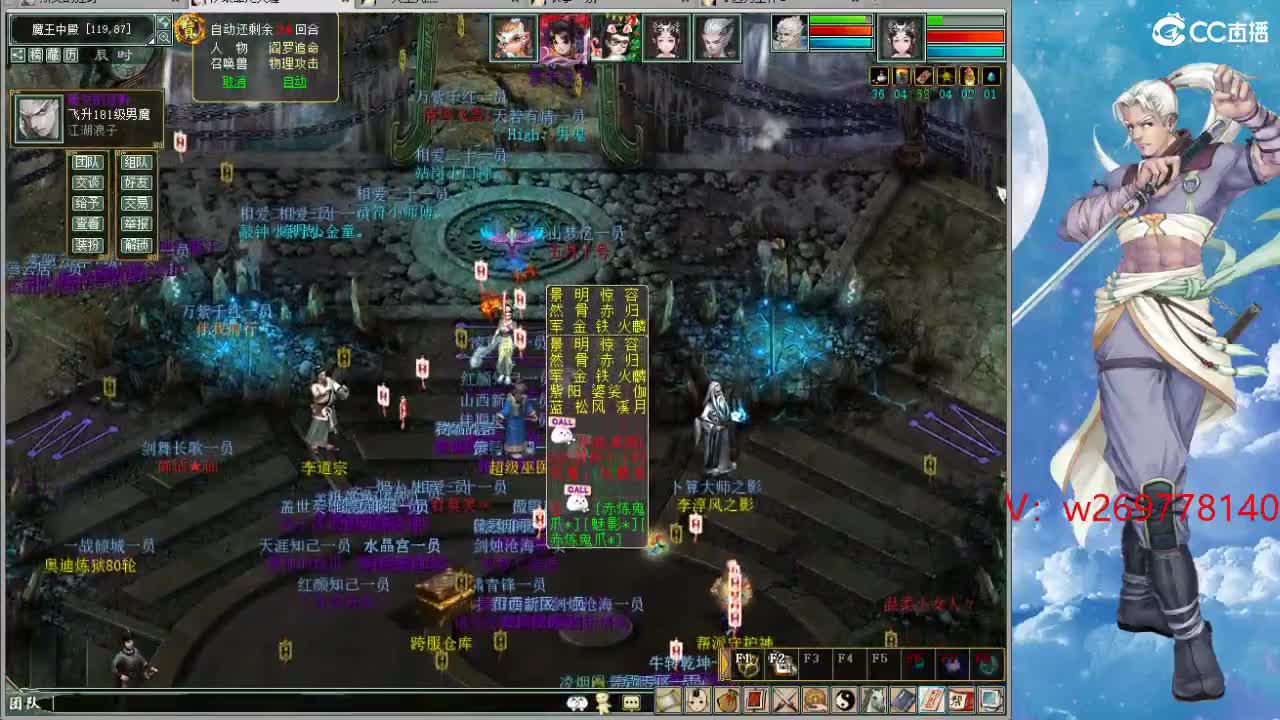
Task: Click the scroll icon at far left of toolbar
Action: point(667,698)
